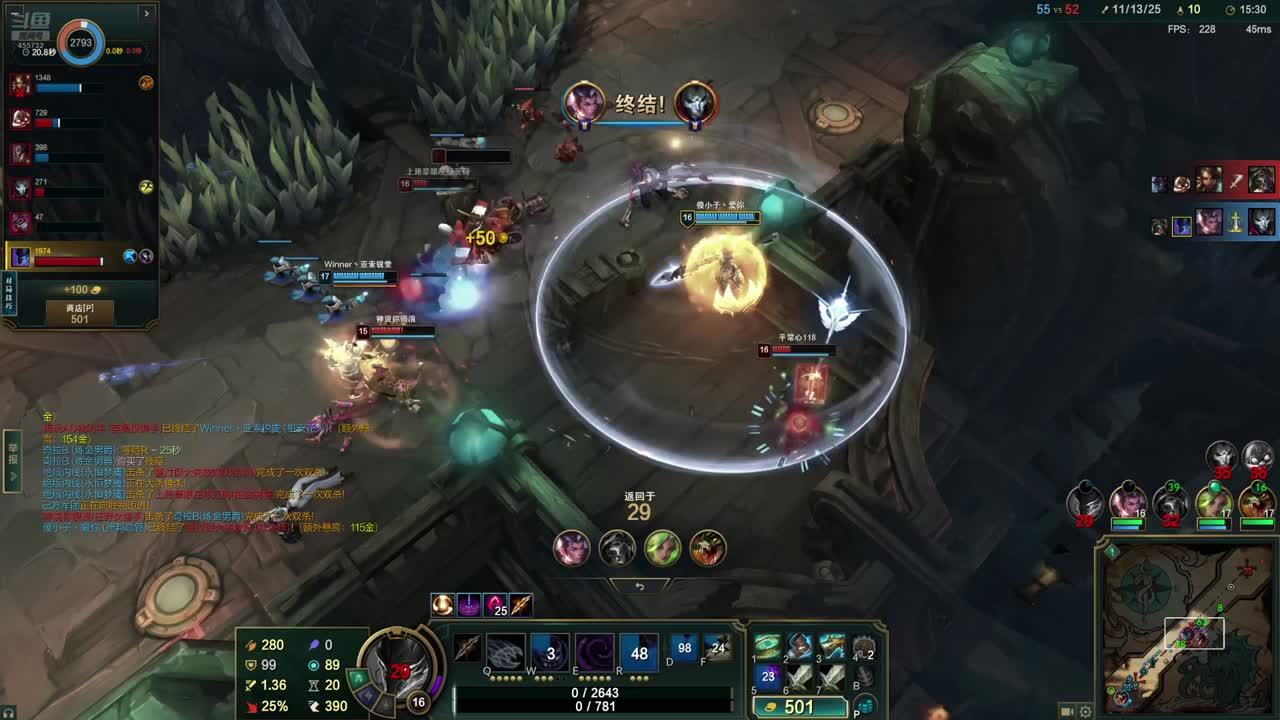Click the R ultimate showing cooldown 48
This screenshot has width=1280, height=720.
pos(639,652)
